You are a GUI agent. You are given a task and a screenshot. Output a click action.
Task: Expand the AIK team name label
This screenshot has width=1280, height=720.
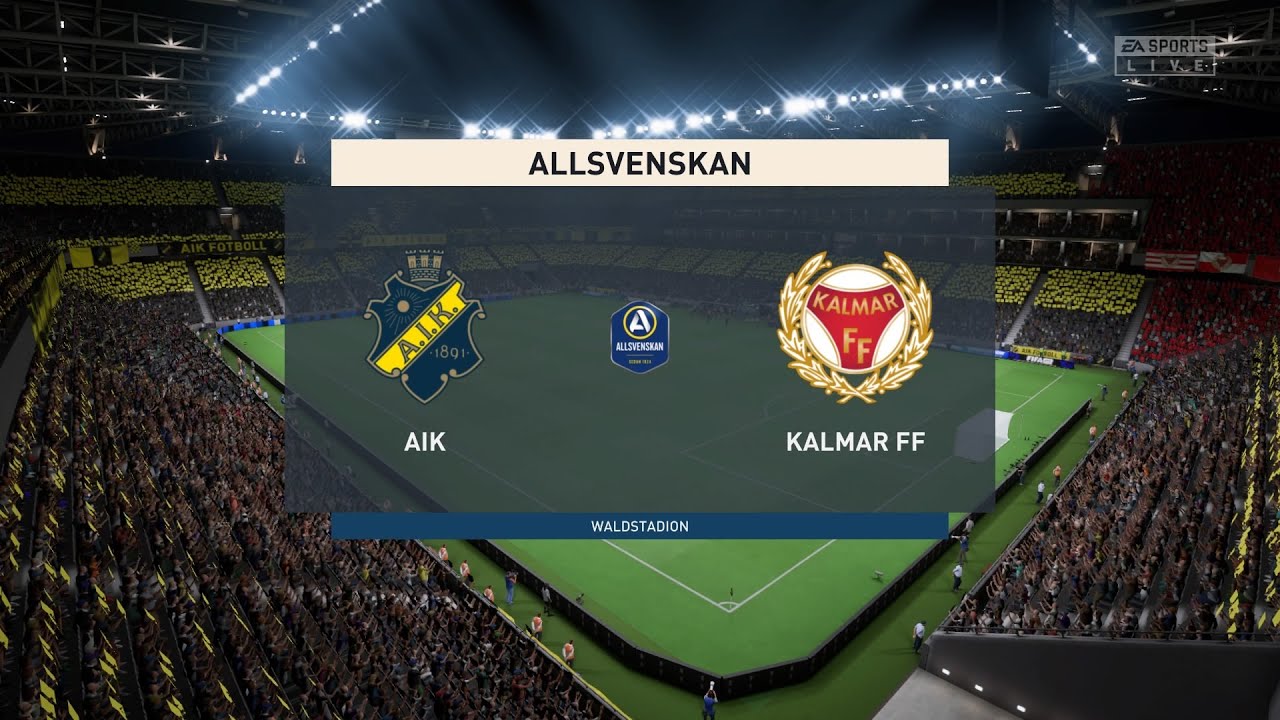click(426, 442)
